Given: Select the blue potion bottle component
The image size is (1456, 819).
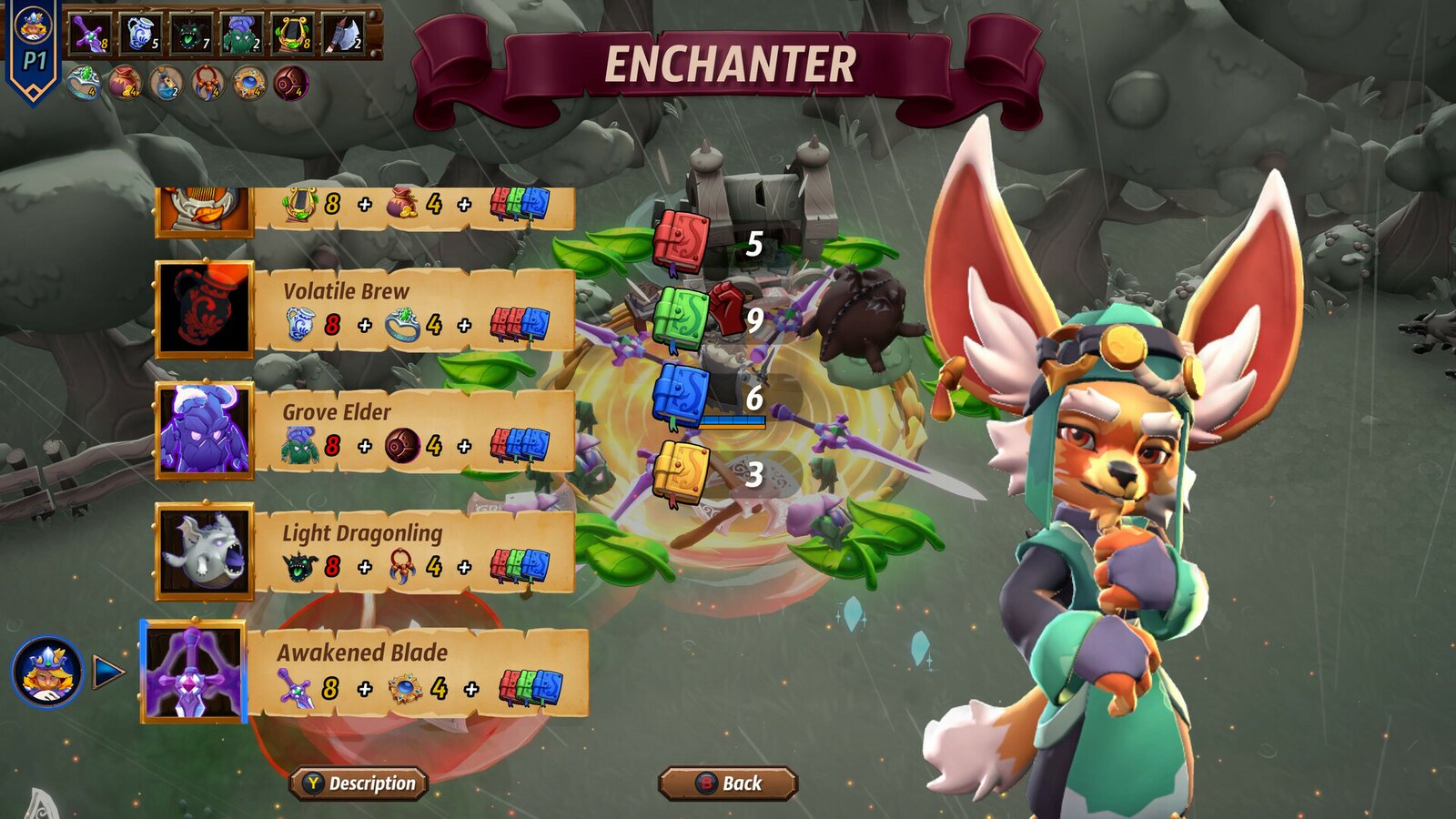Looking at the screenshot, I should click(x=167, y=84).
